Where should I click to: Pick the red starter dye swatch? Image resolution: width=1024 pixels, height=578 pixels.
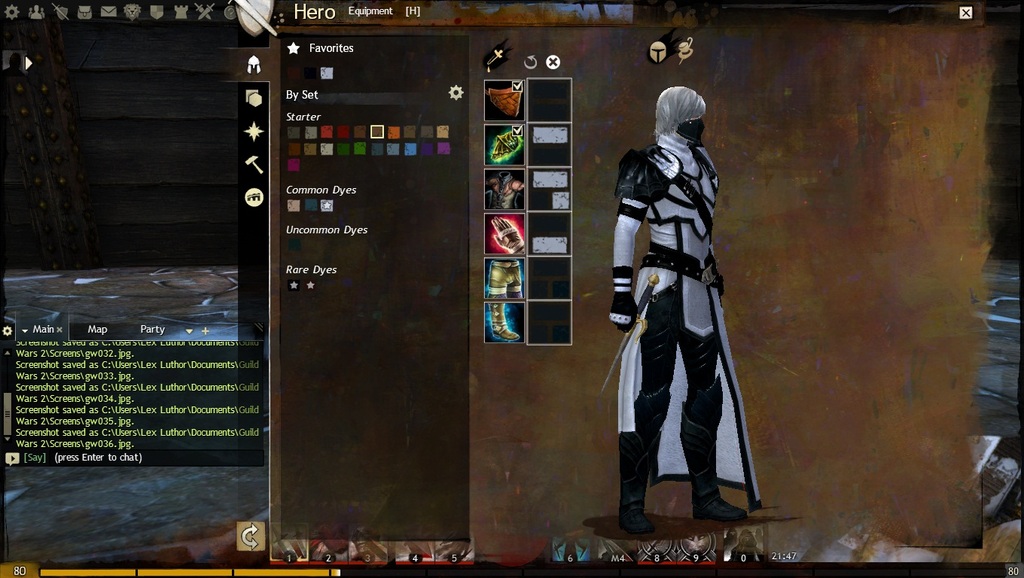point(343,132)
